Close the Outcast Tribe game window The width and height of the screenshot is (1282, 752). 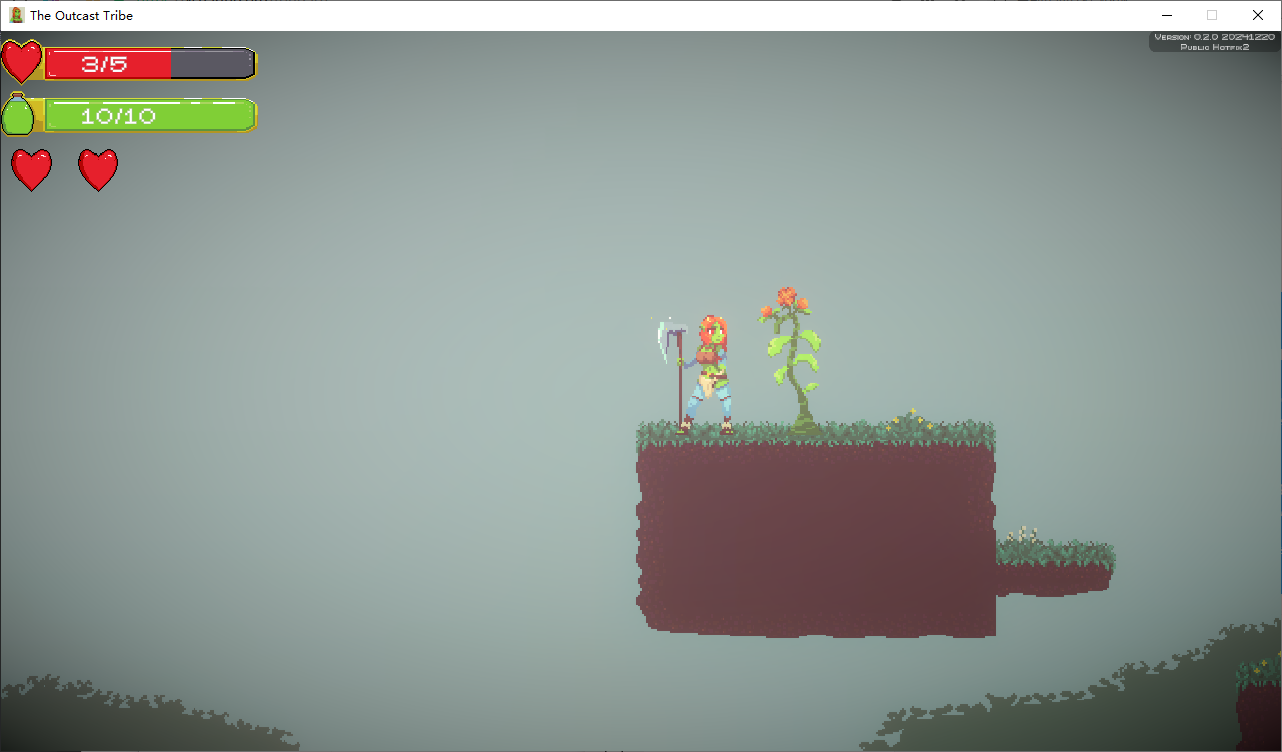(x=1257, y=15)
